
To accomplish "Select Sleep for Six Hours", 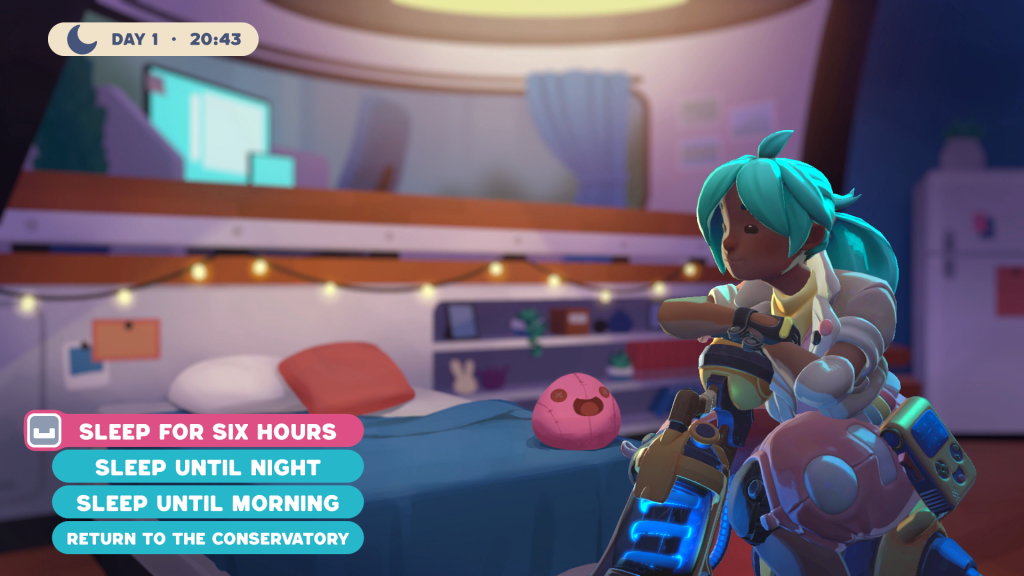I will click(x=208, y=432).
